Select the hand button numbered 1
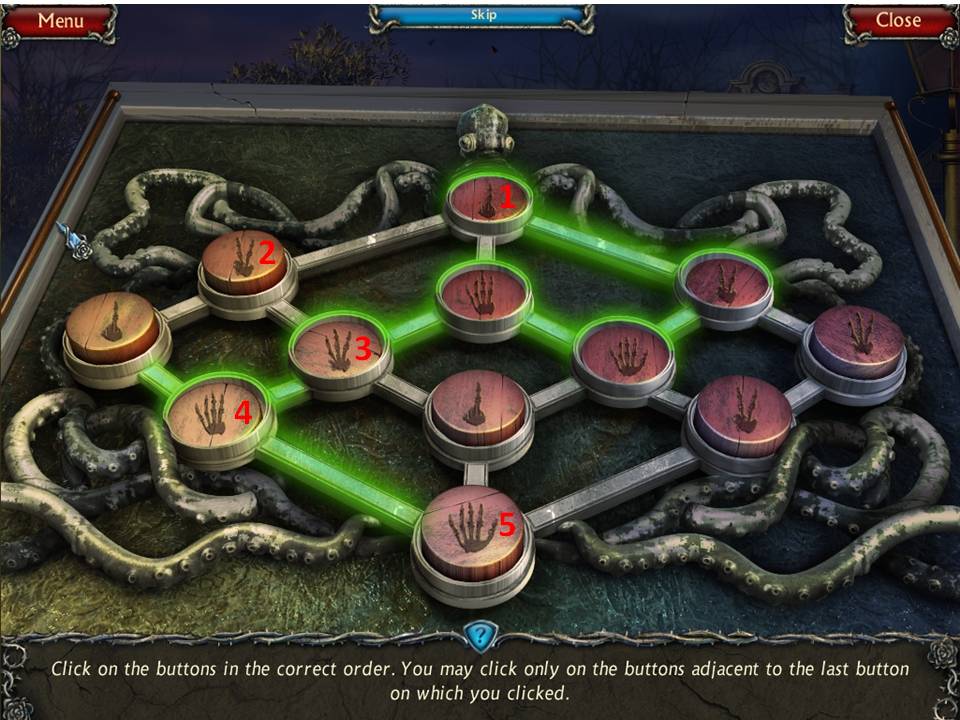This screenshot has width=960, height=720. tap(489, 200)
